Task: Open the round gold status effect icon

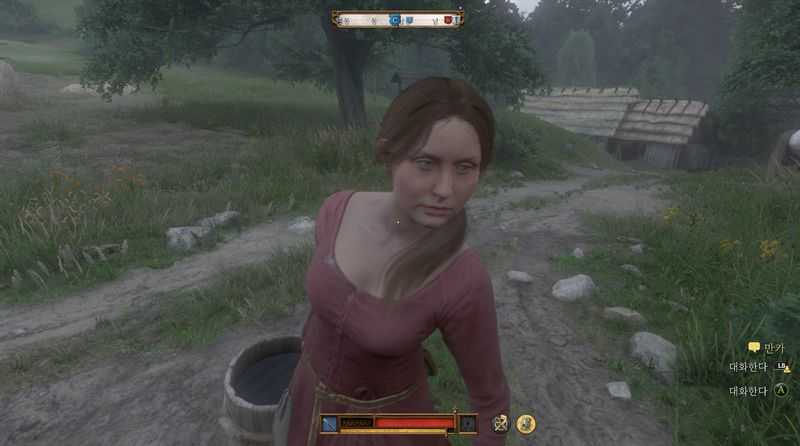Action: coord(526,424)
